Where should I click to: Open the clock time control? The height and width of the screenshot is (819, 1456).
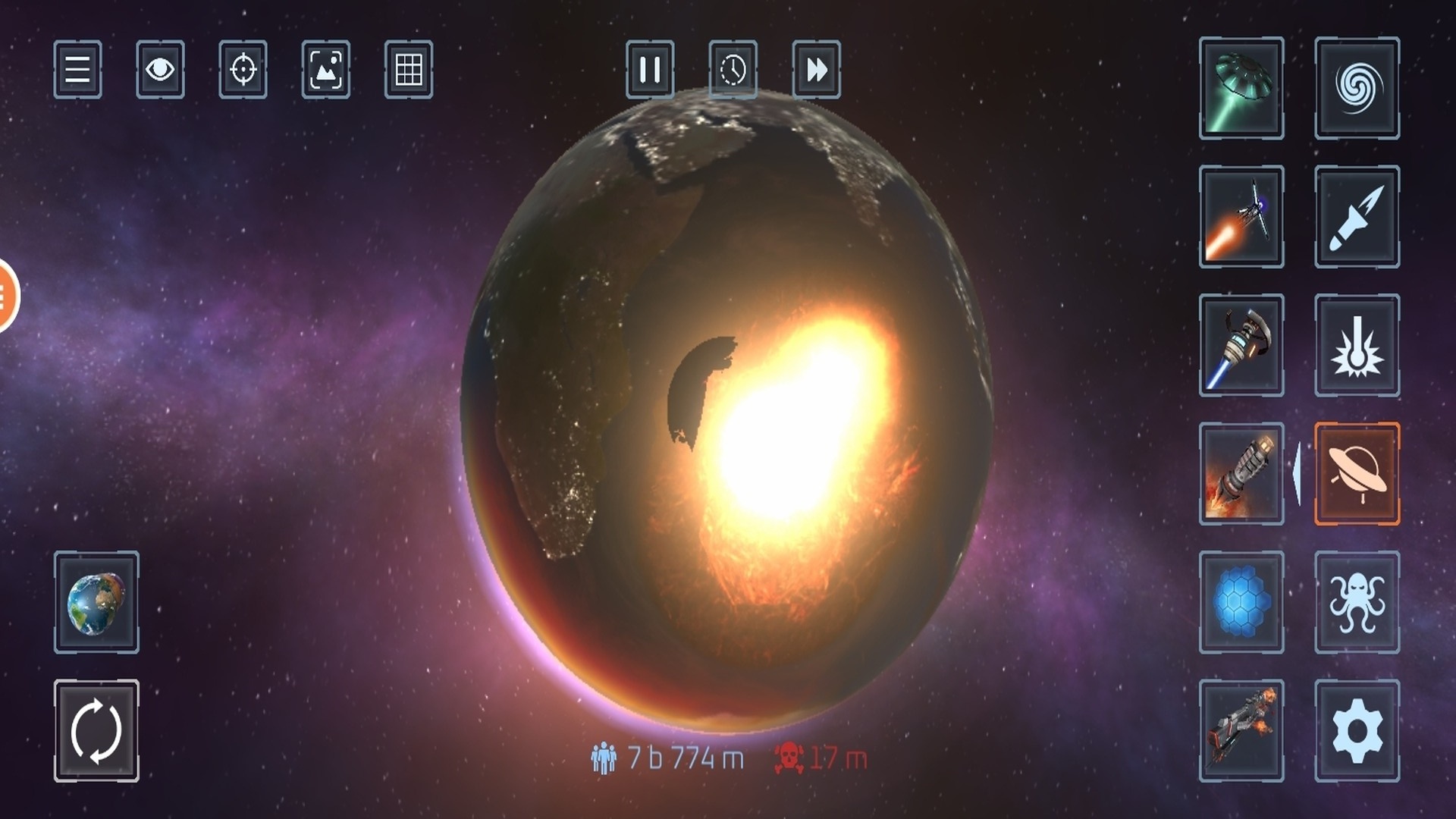733,70
